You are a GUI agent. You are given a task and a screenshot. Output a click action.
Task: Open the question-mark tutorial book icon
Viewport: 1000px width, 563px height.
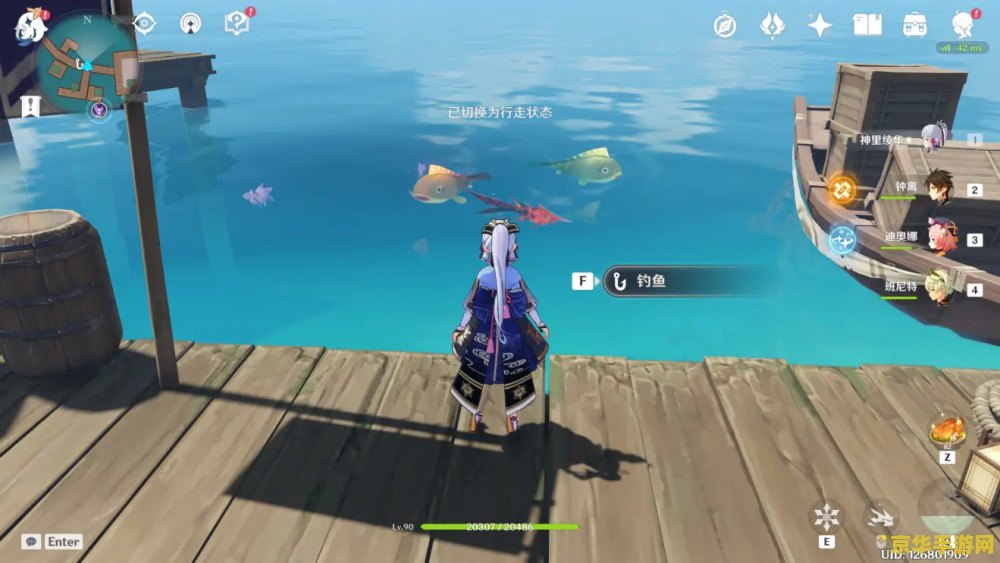point(237,23)
